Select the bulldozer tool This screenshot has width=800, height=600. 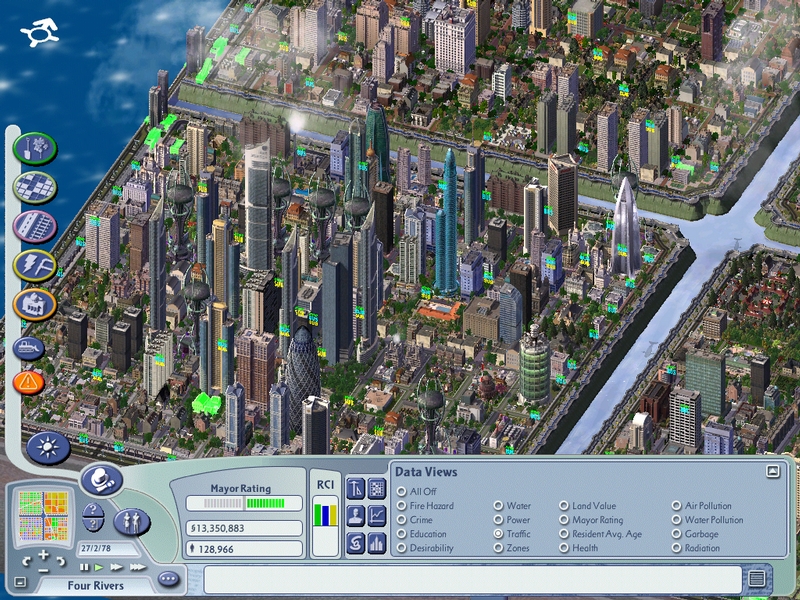(29, 348)
